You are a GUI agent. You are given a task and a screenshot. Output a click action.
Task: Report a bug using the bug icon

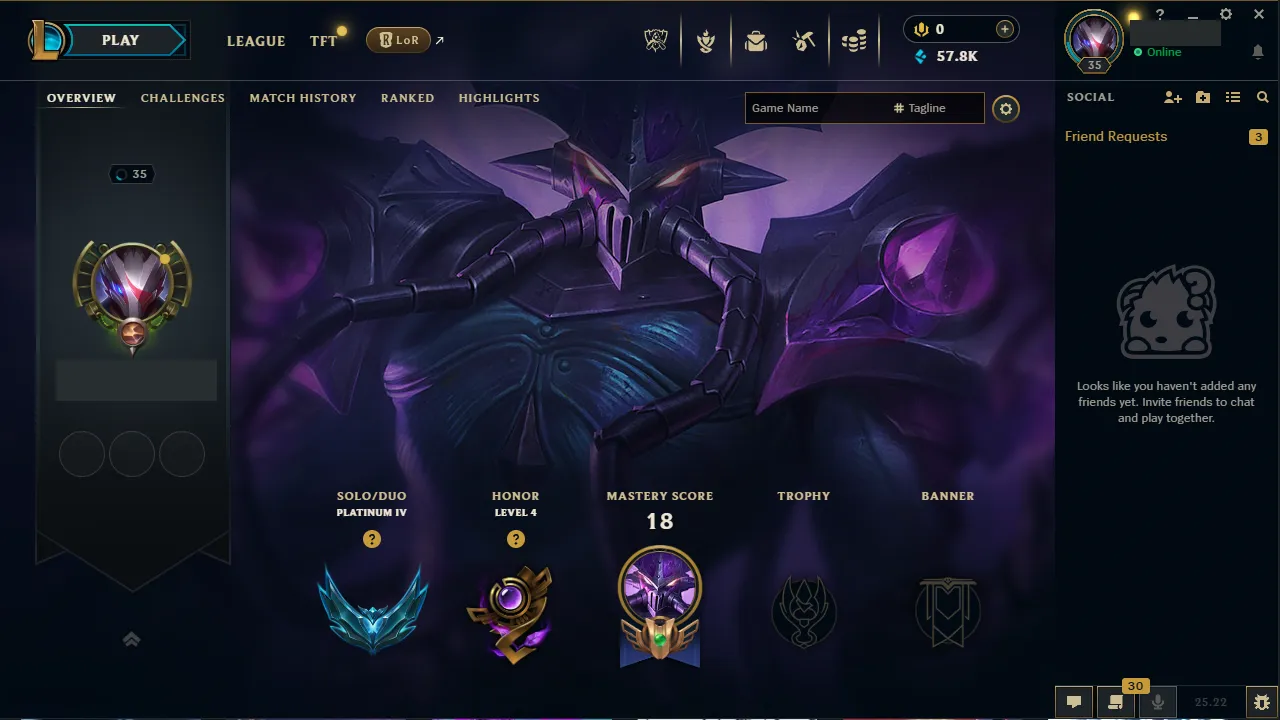(x=1262, y=701)
